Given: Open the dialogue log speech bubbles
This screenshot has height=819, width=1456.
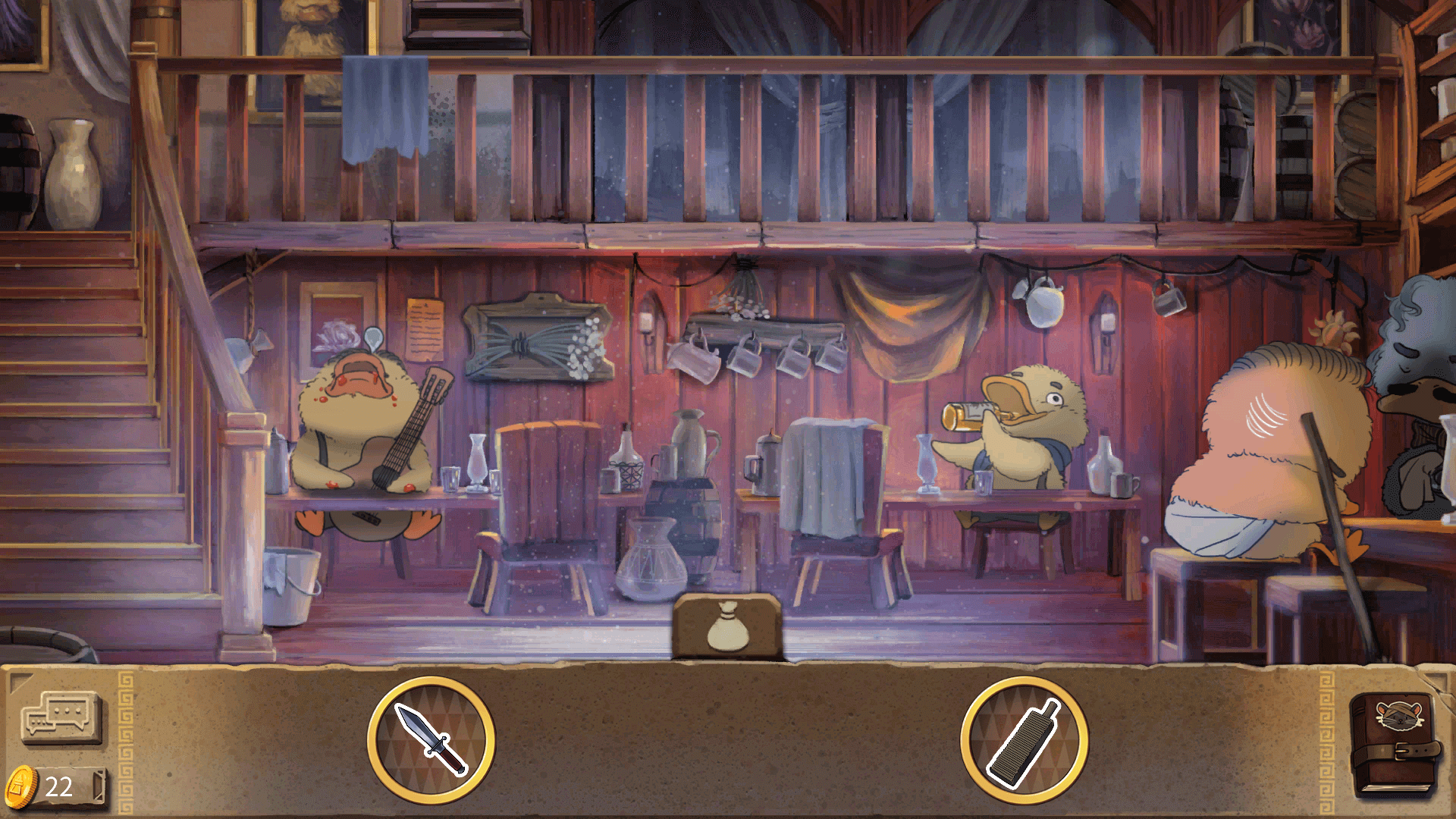Looking at the screenshot, I should [60, 717].
